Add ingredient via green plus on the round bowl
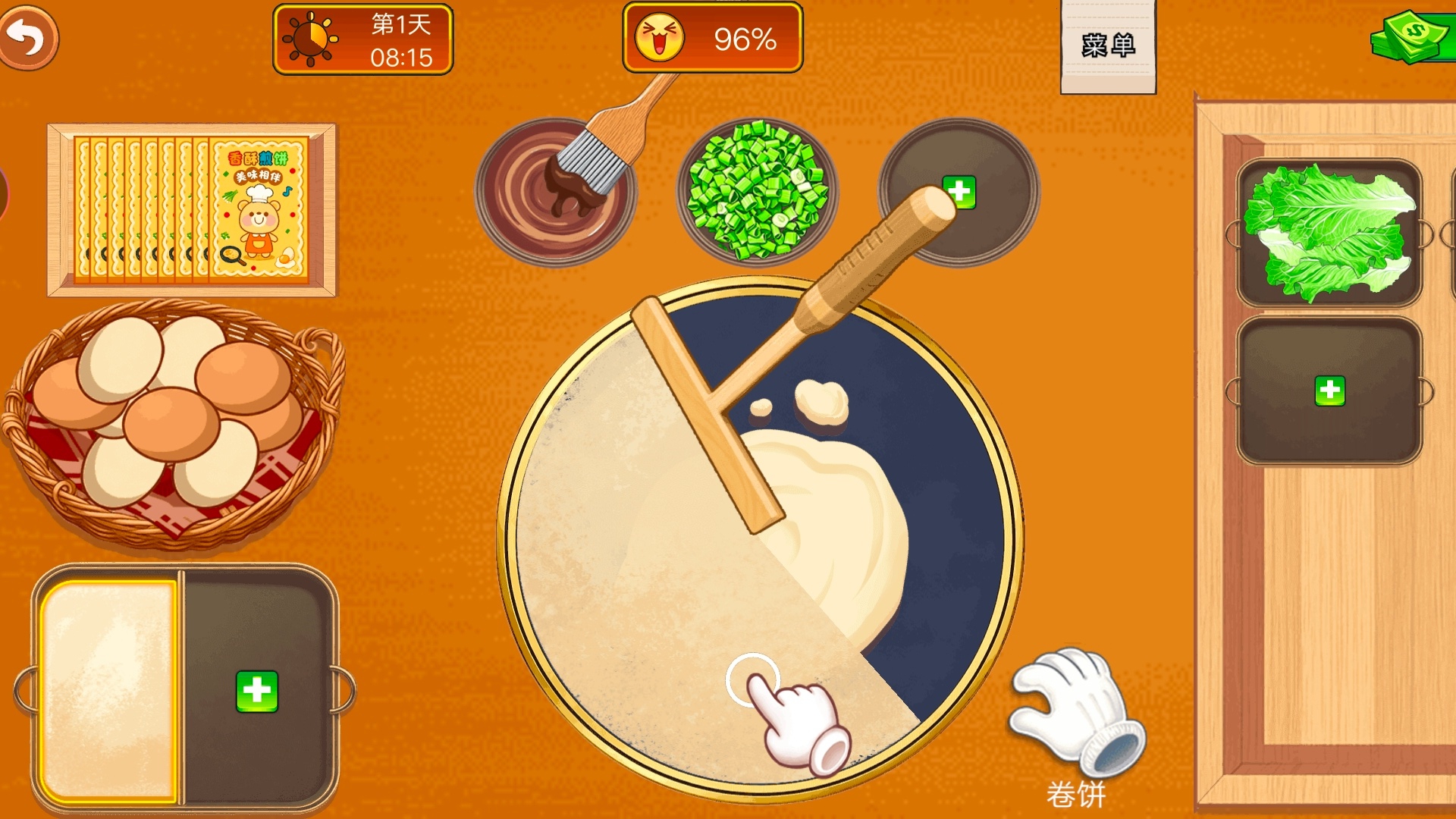This screenshot has width=1456, height=819. [959, 193]
